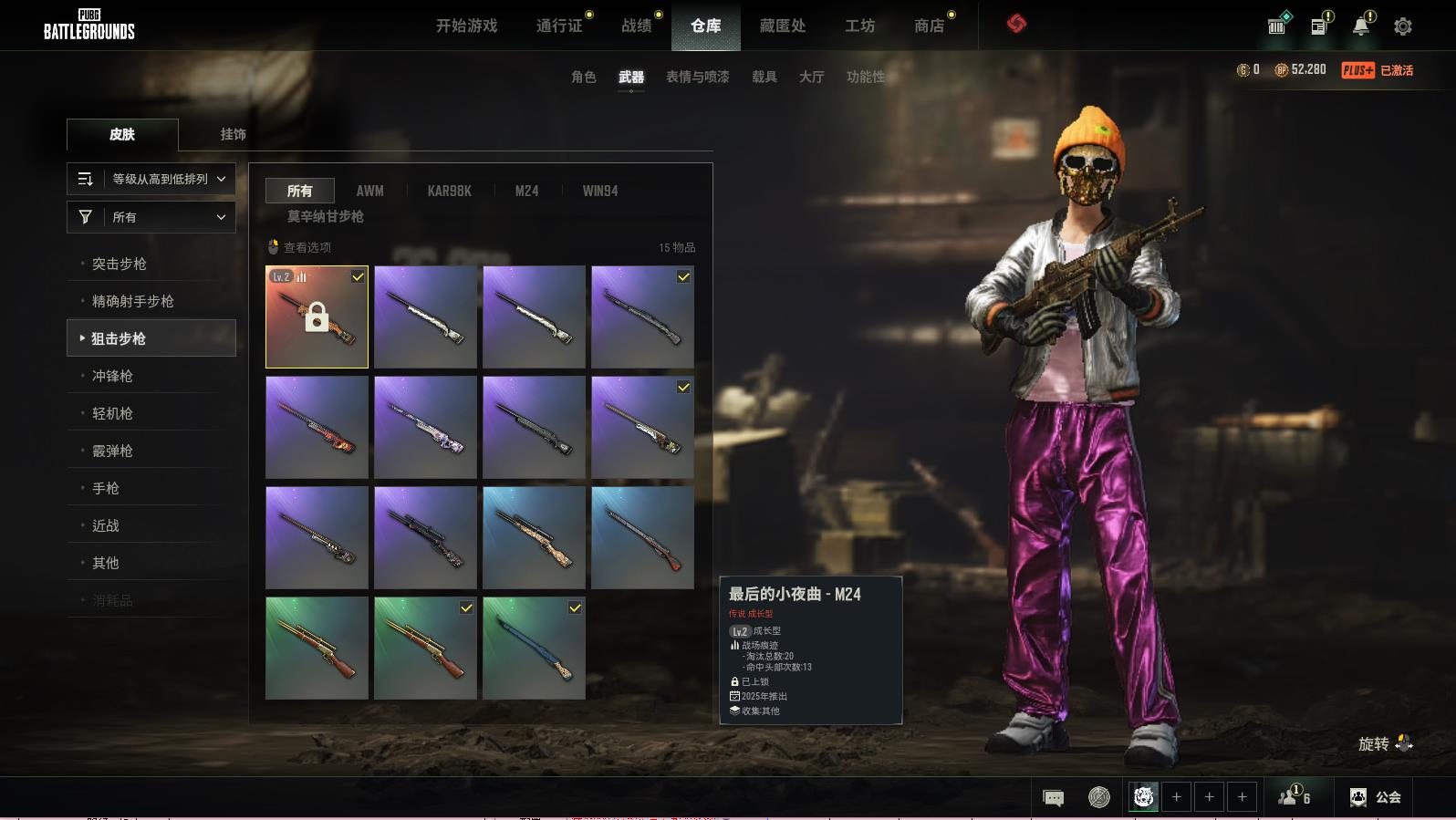Viewport: 1456px width, 820px height.
Task: Switch to the 载具 vehicle category
Action: [764, 77]
